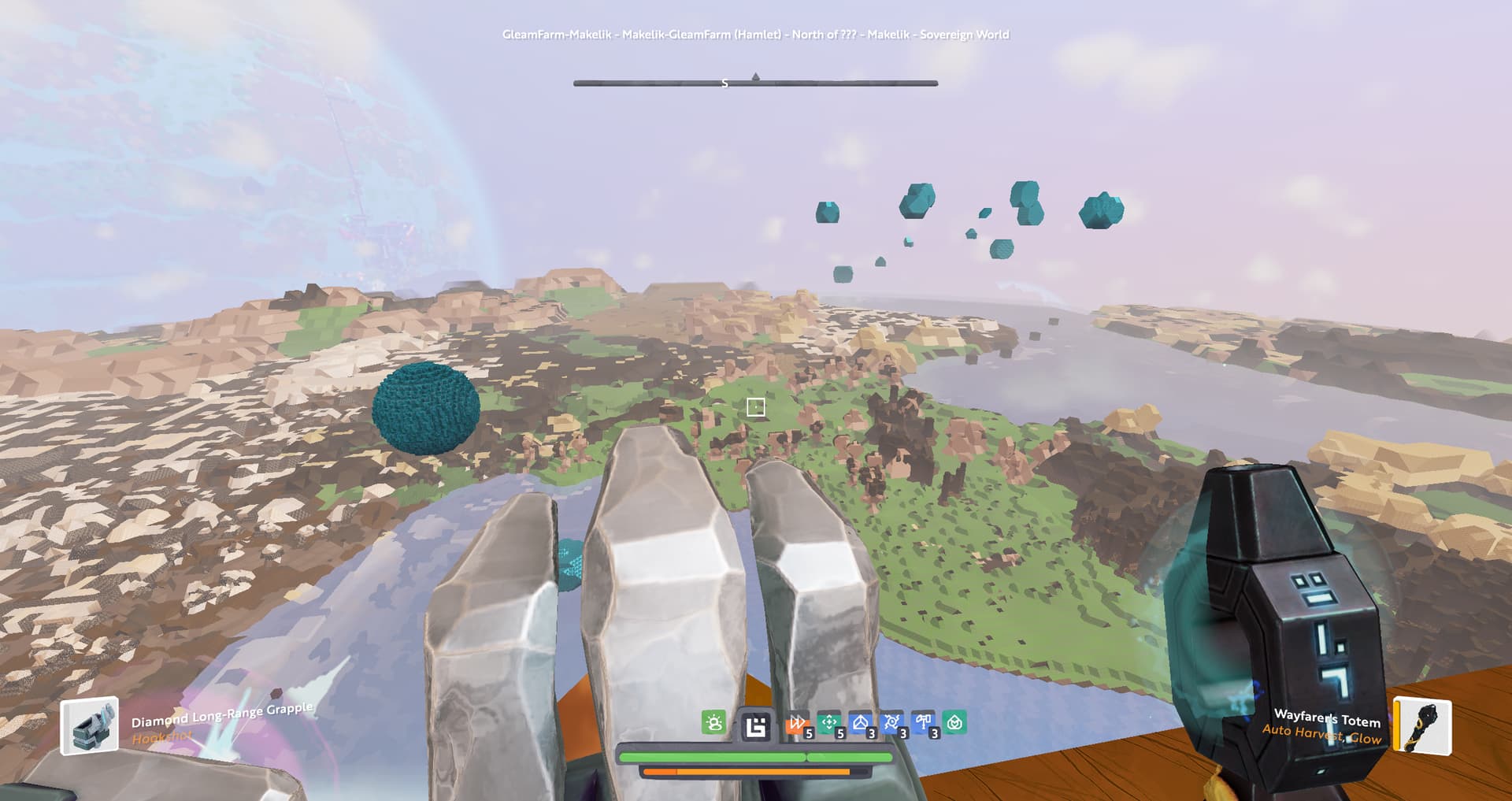This screenshot has width=1512, height=801.
Task: Click the orange fast-forward speed buff icon
Action: pos(797,723)
